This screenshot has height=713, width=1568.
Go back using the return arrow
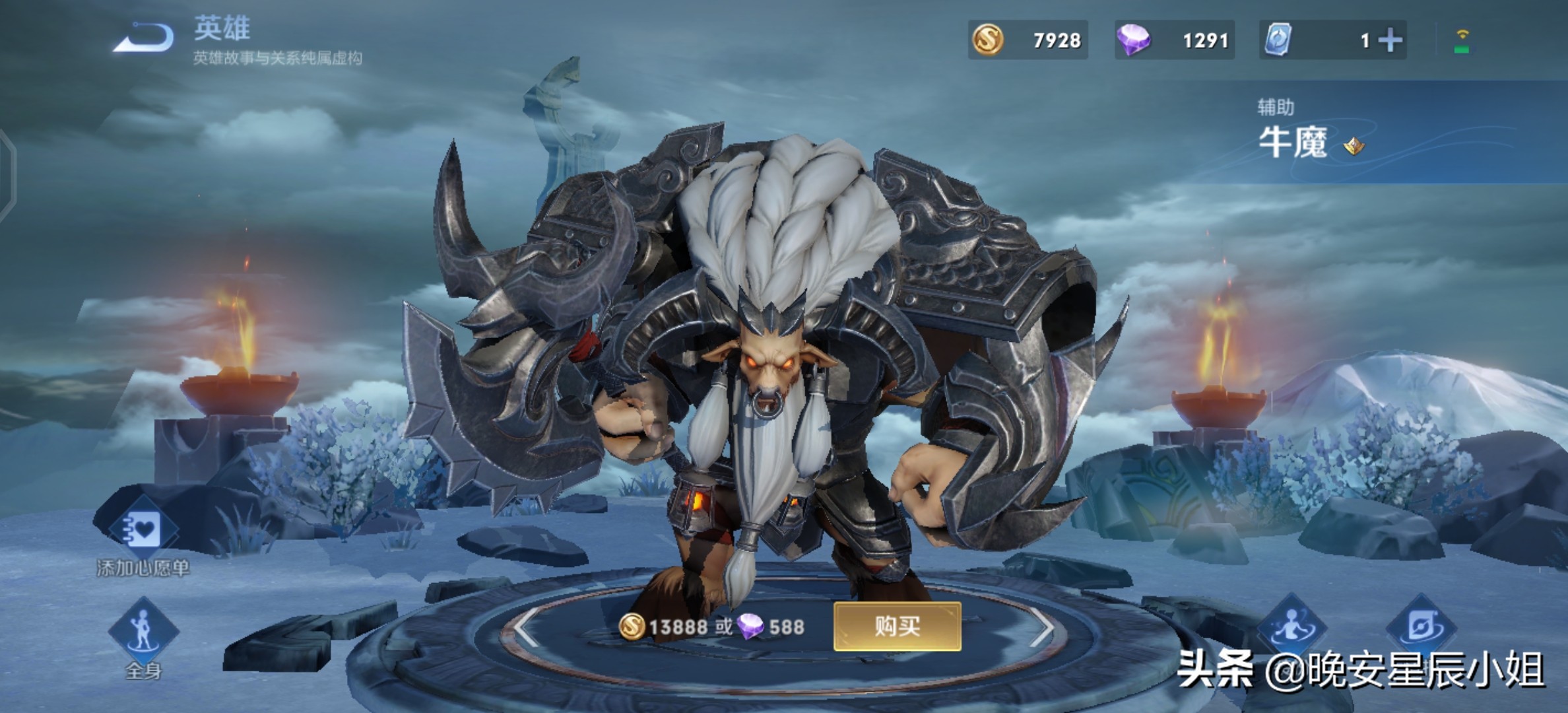[x=144, y=38]
